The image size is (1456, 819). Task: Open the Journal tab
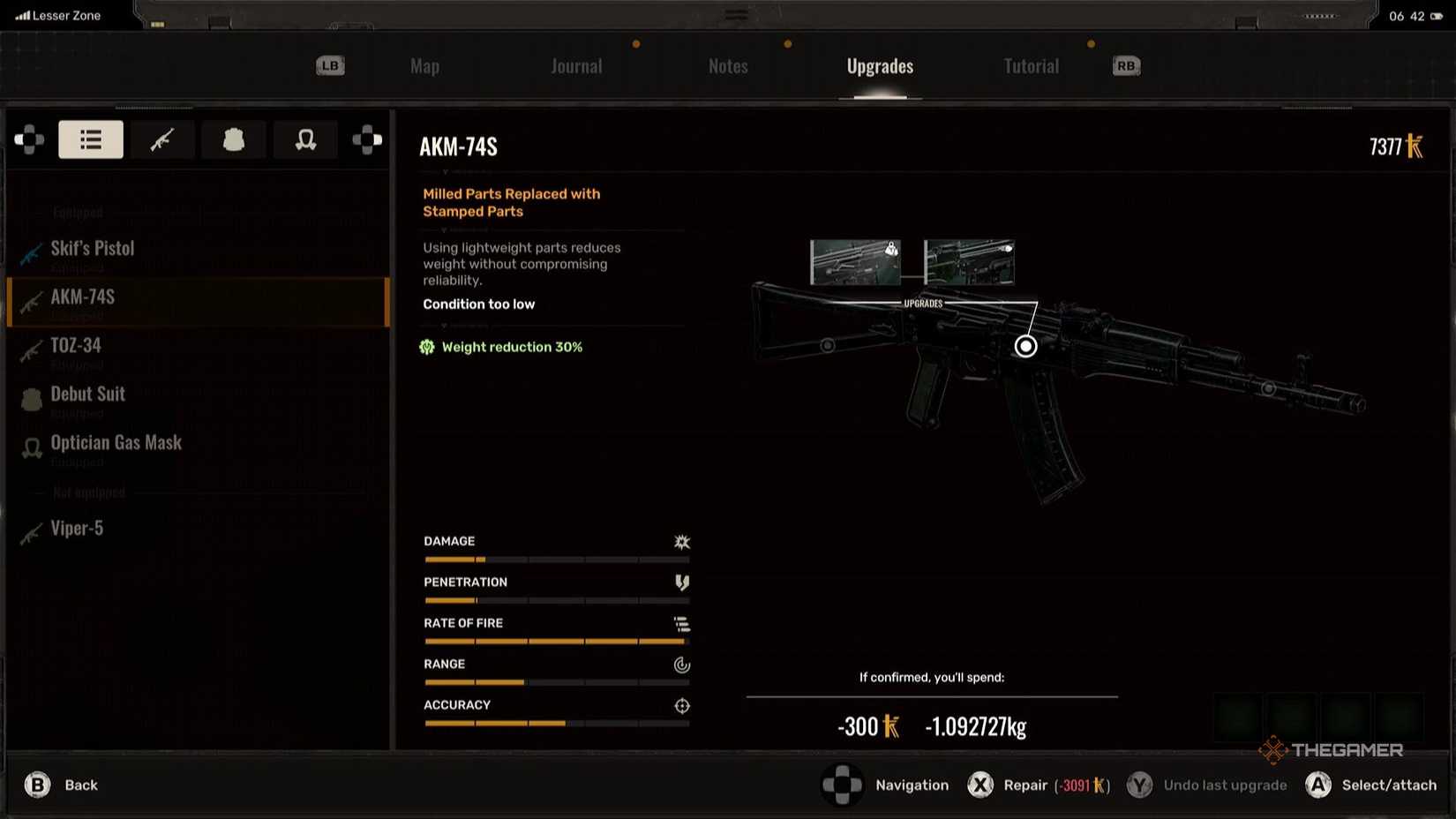coord(576,65)
